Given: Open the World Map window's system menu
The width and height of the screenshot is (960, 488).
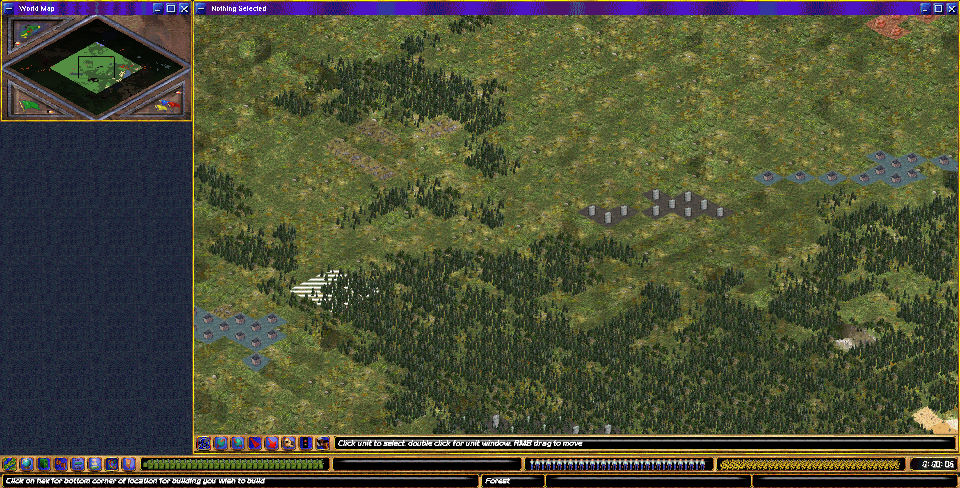Looking at the screenshot, I should pyautogui.click(x=7, y=8).
